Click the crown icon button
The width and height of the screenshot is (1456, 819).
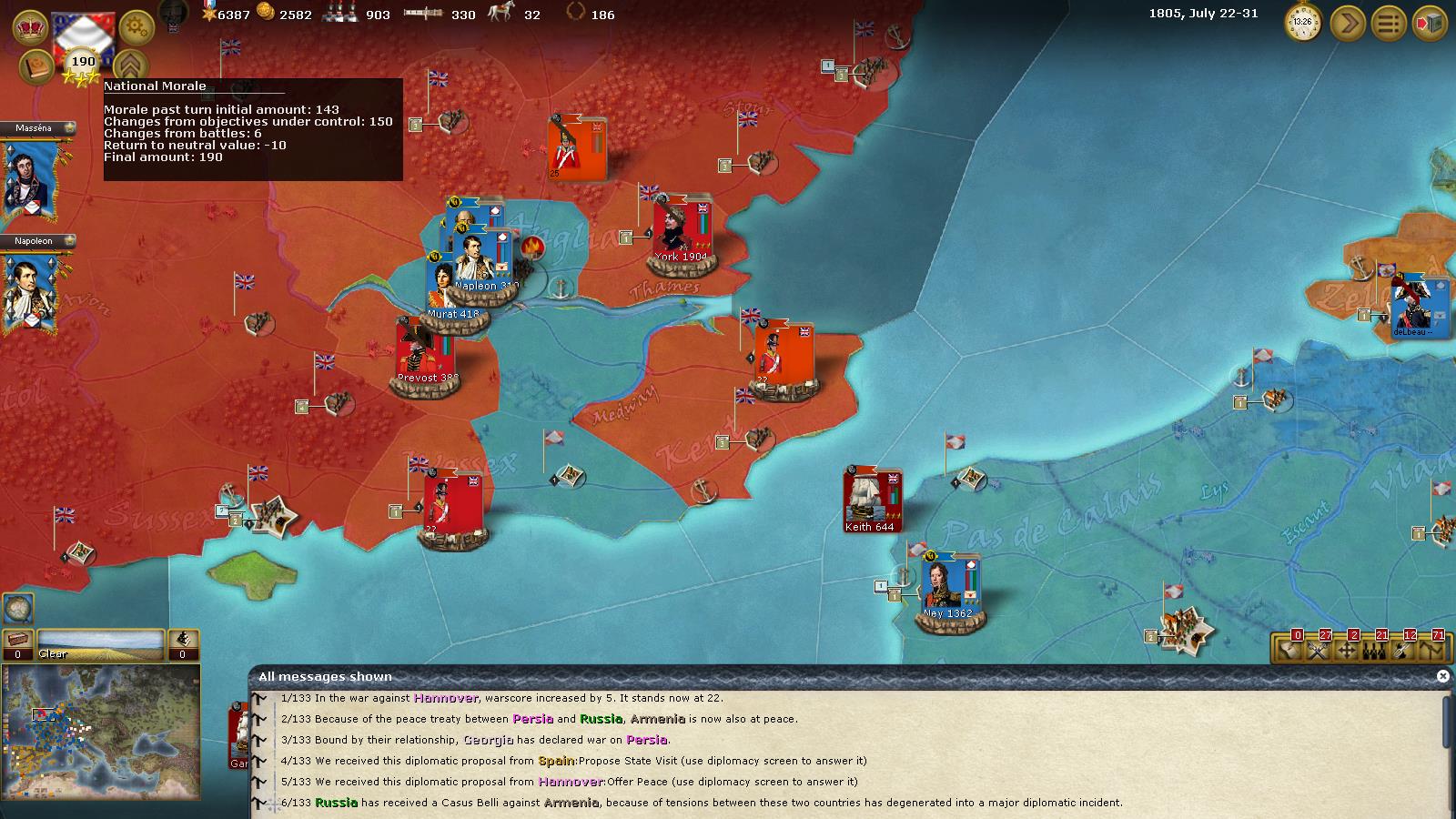pos(30,26)
